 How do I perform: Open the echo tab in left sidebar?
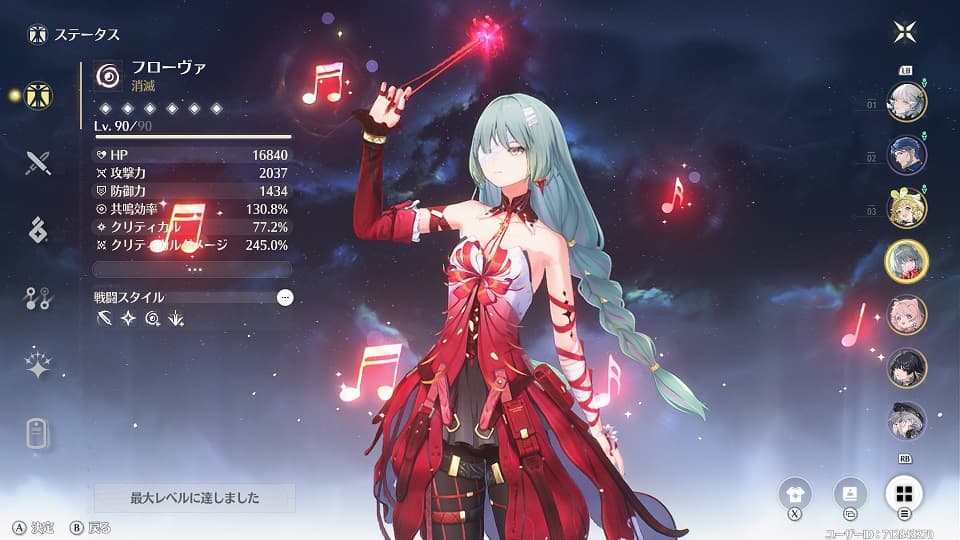click(x=39, y=229)
